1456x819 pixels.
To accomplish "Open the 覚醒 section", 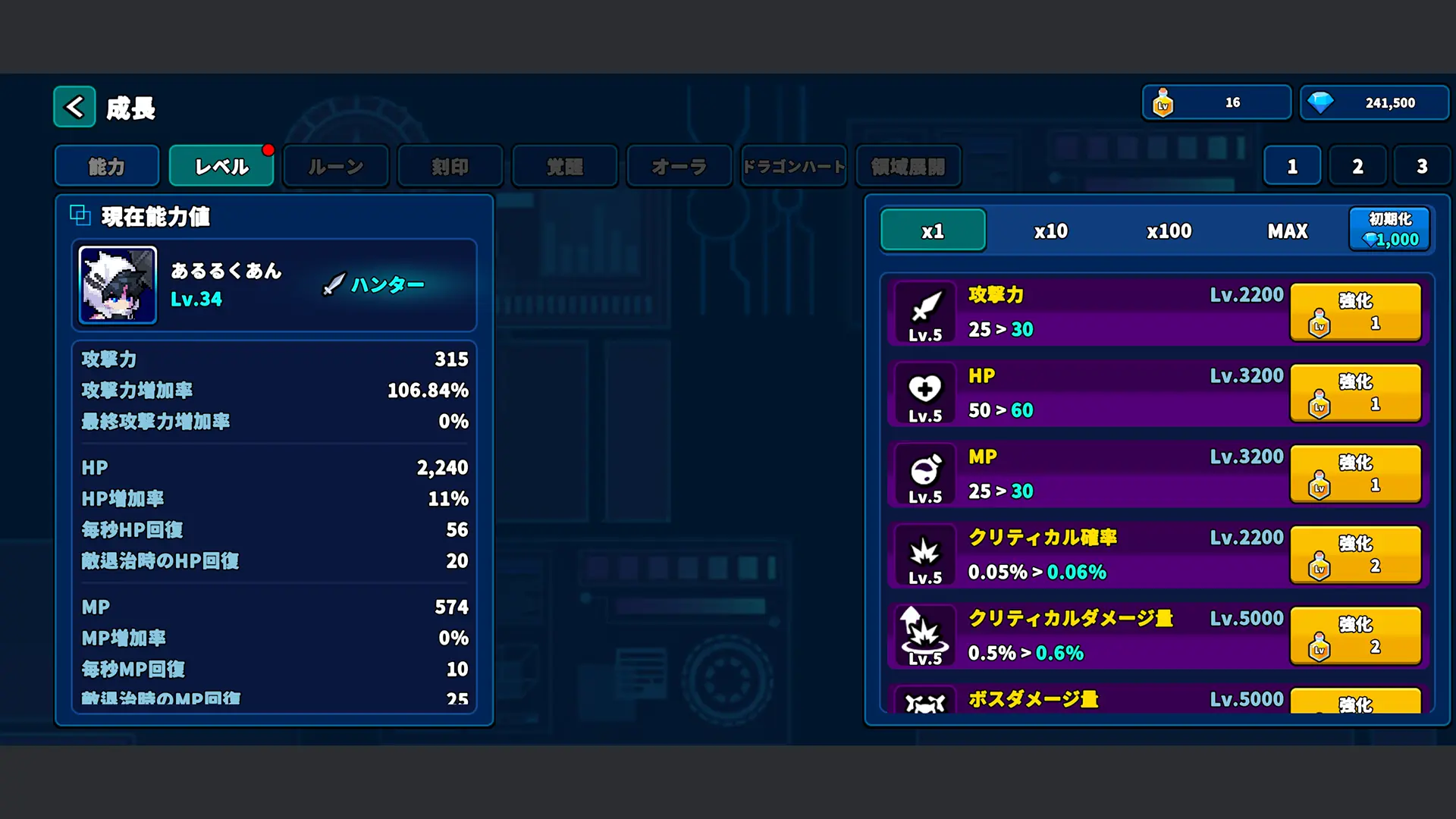I will 565,166.
